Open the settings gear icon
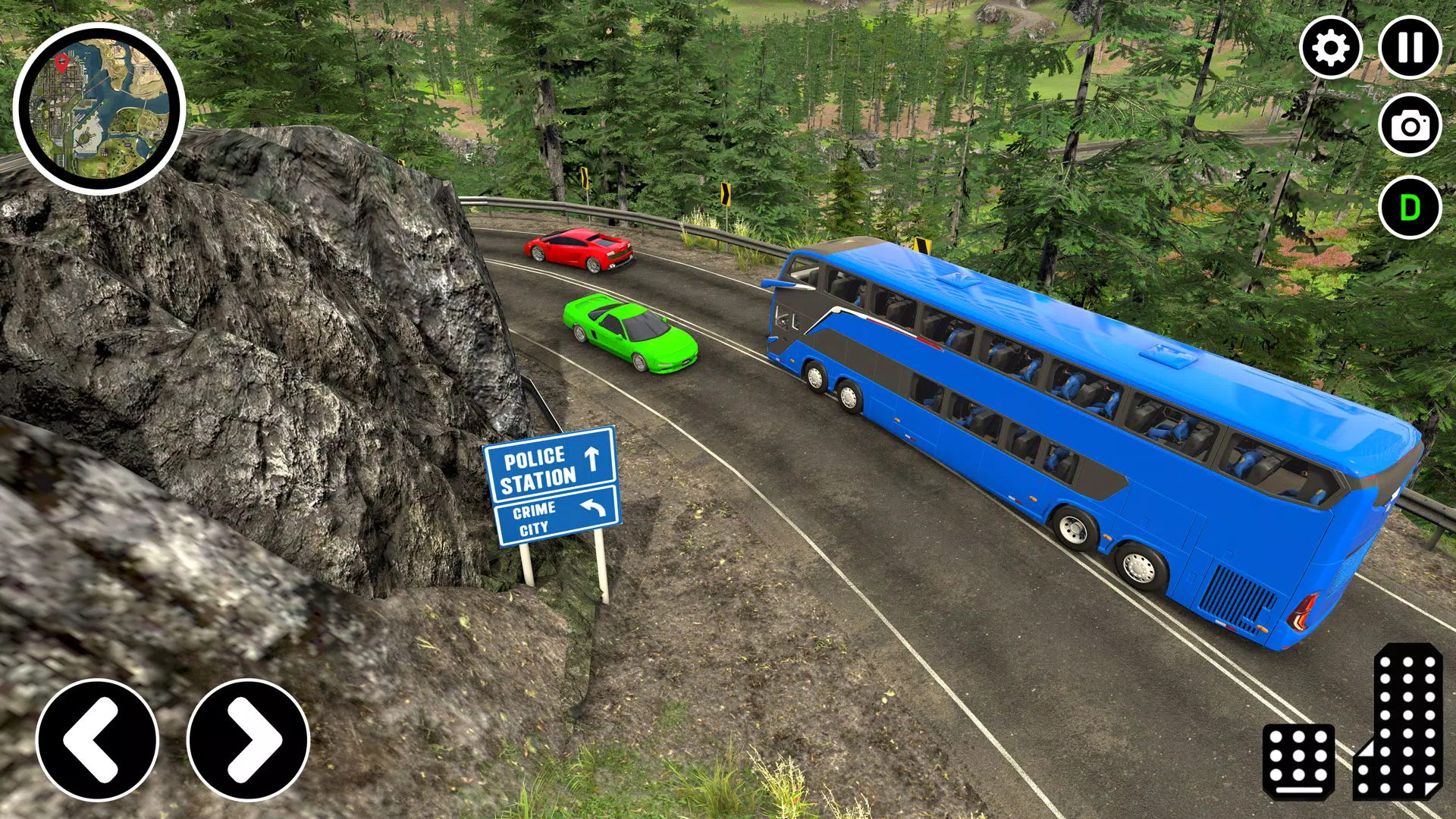The height and width of the screenshot is (819, 1456). click(1331, 49)
